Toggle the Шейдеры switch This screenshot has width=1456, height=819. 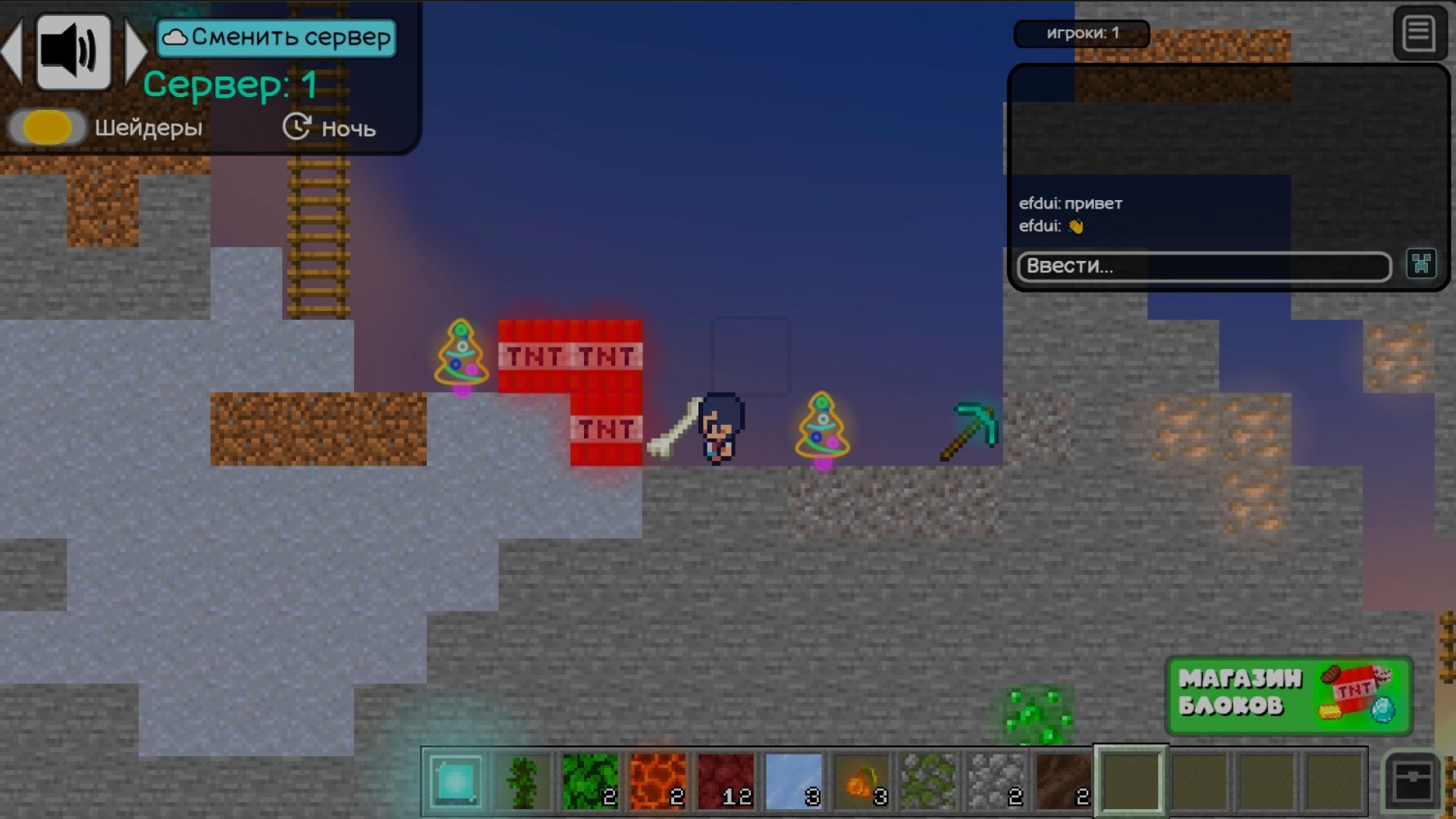tap(47, 127)
